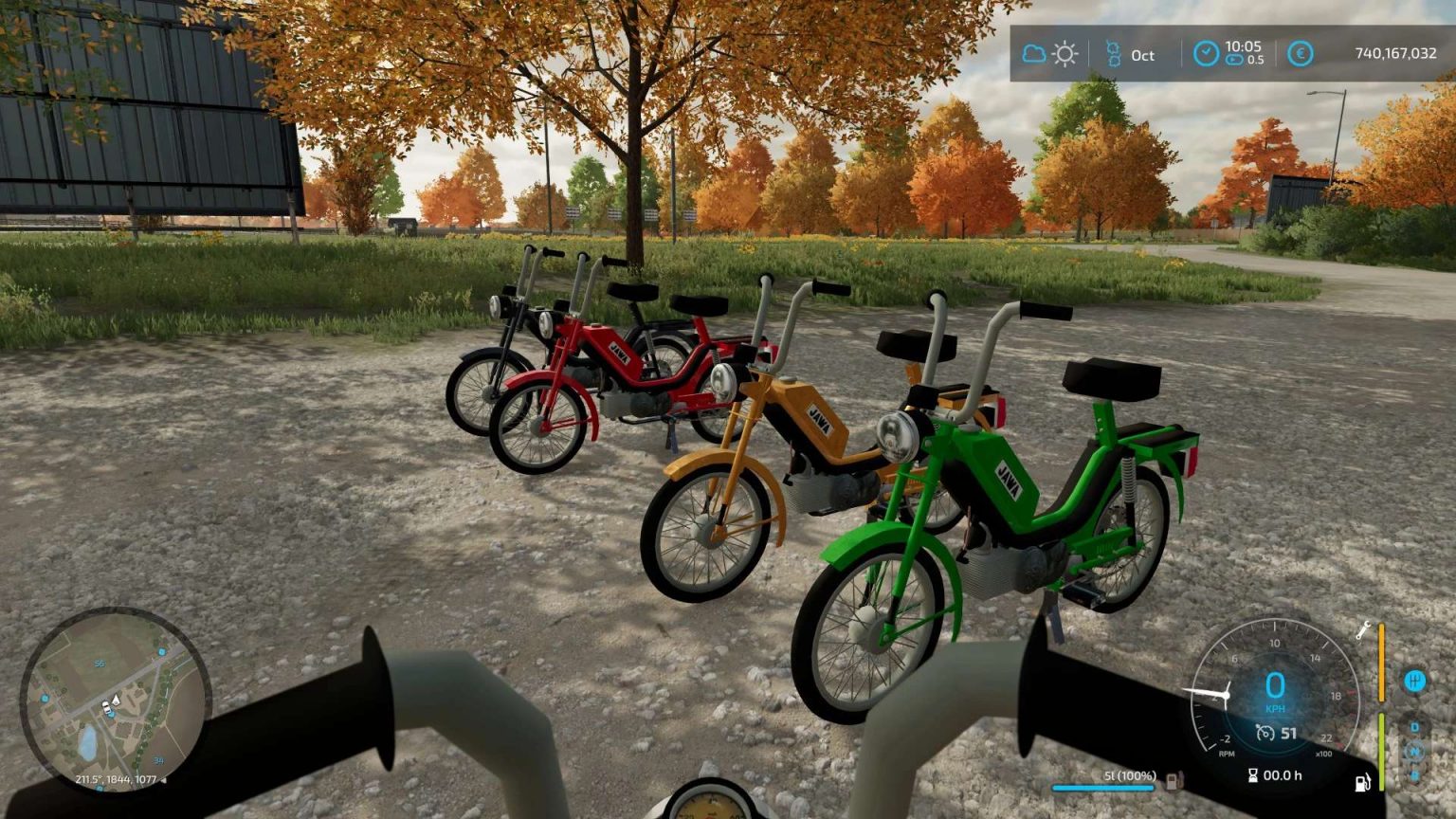Viewport: 1456px width, 819px height.
Task: Click the hourglass operating hours icon
Action: pyautogui.click(x=1253, y=773)
